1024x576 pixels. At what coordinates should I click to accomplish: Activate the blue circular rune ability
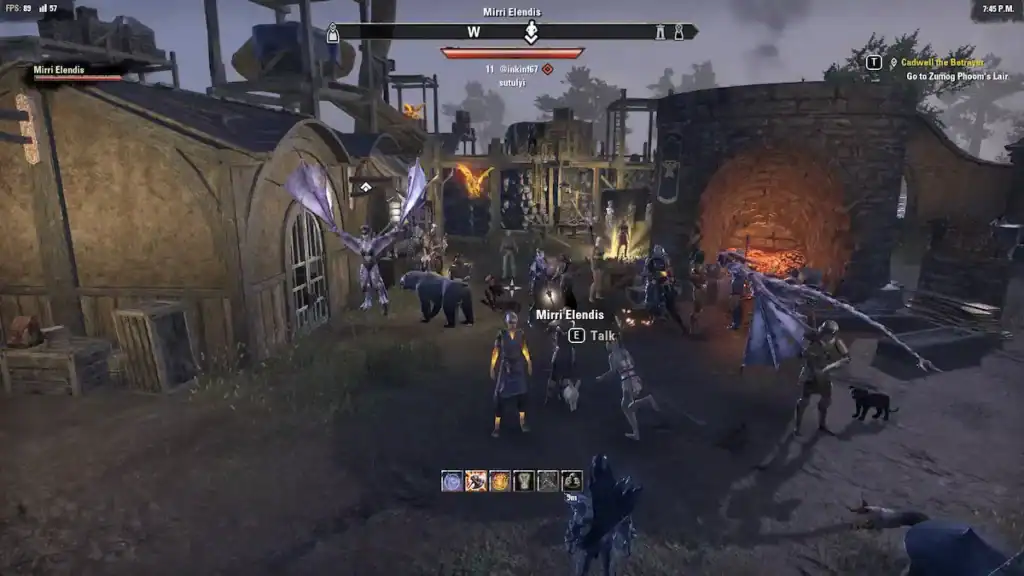452,481
